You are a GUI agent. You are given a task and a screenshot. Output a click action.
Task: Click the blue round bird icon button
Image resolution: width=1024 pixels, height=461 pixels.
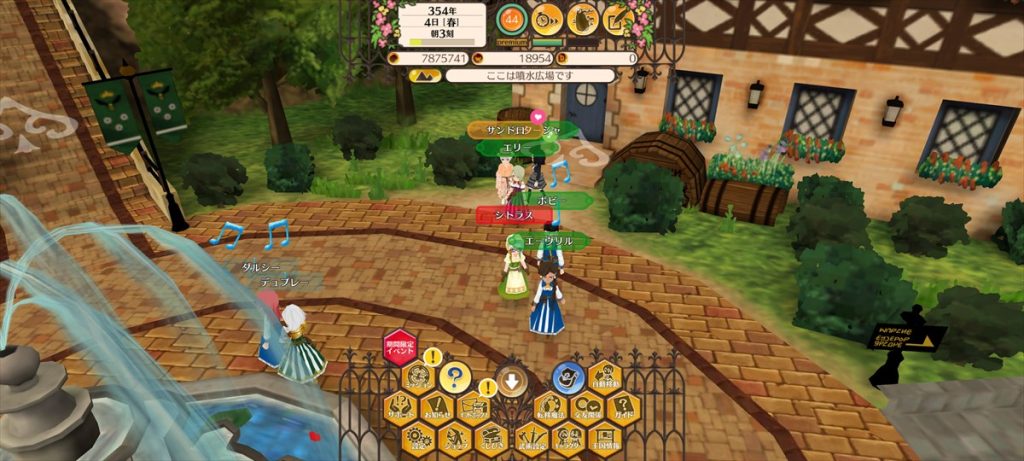pyautogui.click(x=567, y=377)
